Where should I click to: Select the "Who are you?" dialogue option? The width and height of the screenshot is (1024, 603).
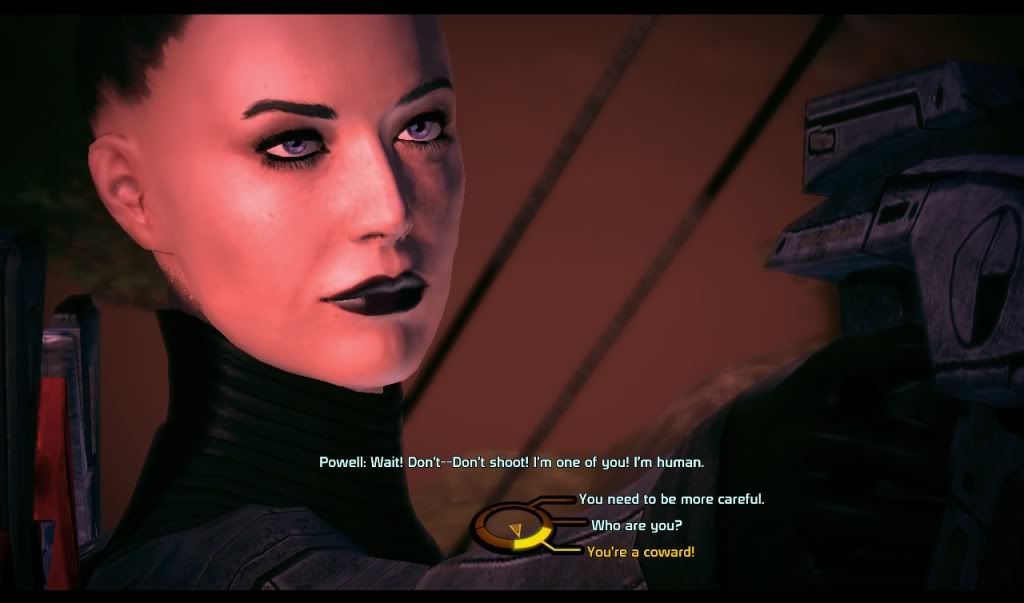pyautogui.click(x=637, y=524)
